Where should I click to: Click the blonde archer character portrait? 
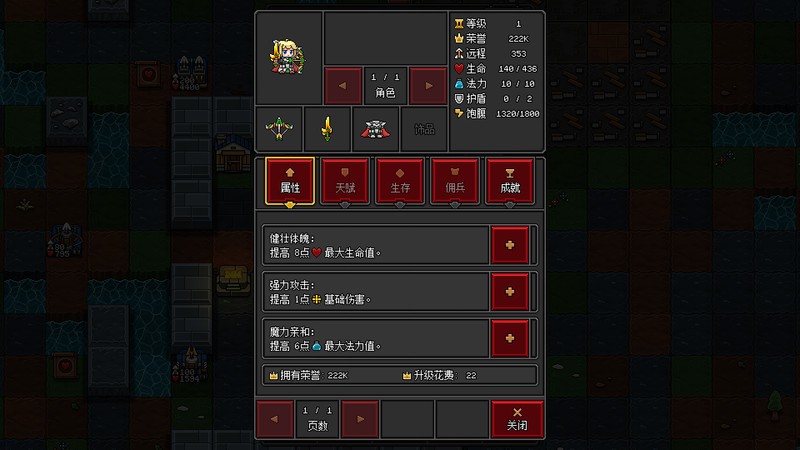288,58
